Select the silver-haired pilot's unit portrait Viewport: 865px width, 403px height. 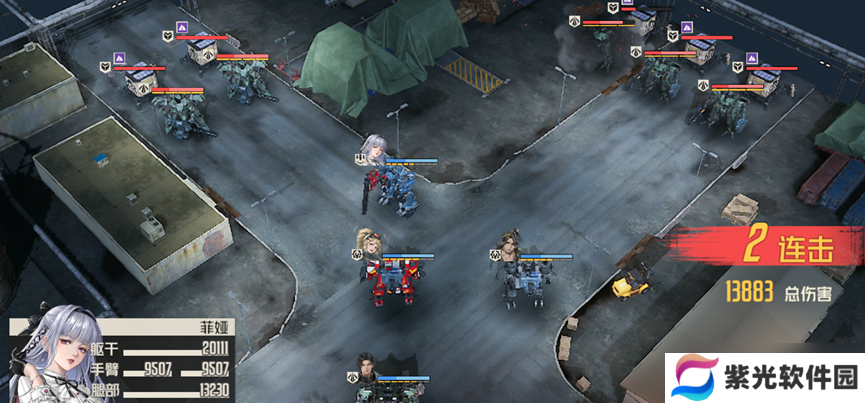pyautogui.click(x=375, y=149)
